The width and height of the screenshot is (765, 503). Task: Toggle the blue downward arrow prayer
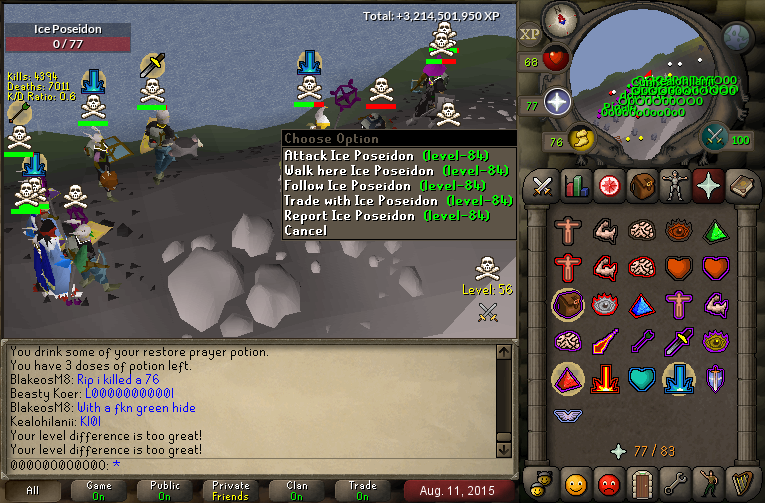click(678, 379)
